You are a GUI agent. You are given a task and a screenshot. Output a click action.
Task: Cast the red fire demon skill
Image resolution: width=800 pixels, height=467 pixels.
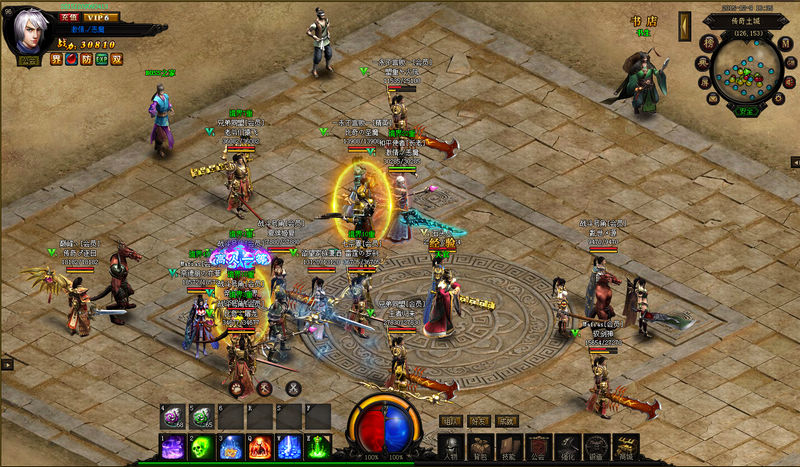[259, 447]
